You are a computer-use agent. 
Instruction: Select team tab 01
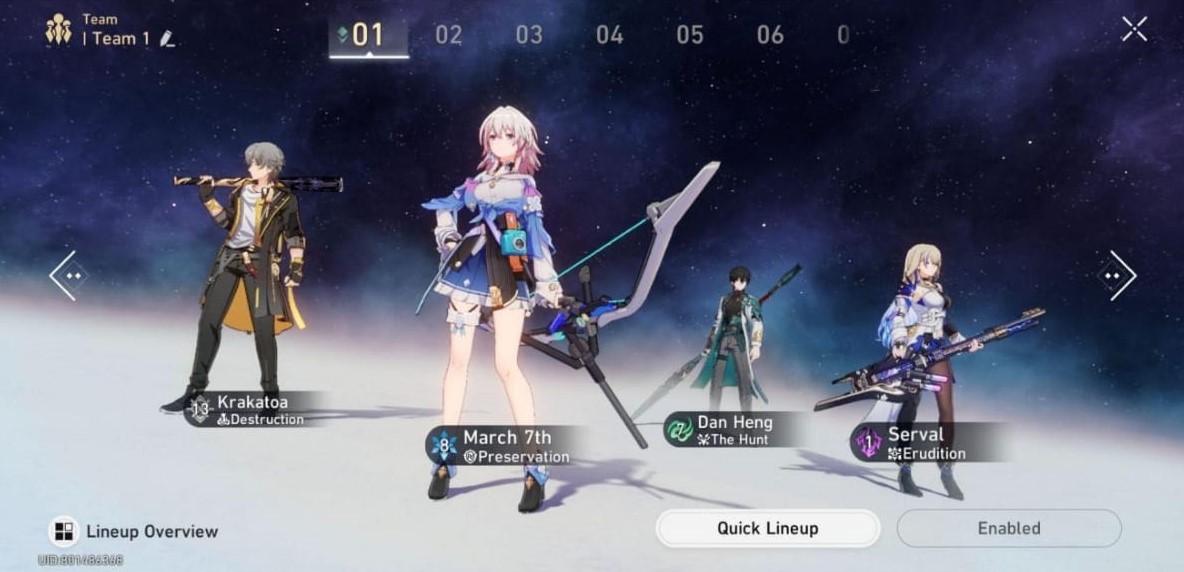click(367, 35)
